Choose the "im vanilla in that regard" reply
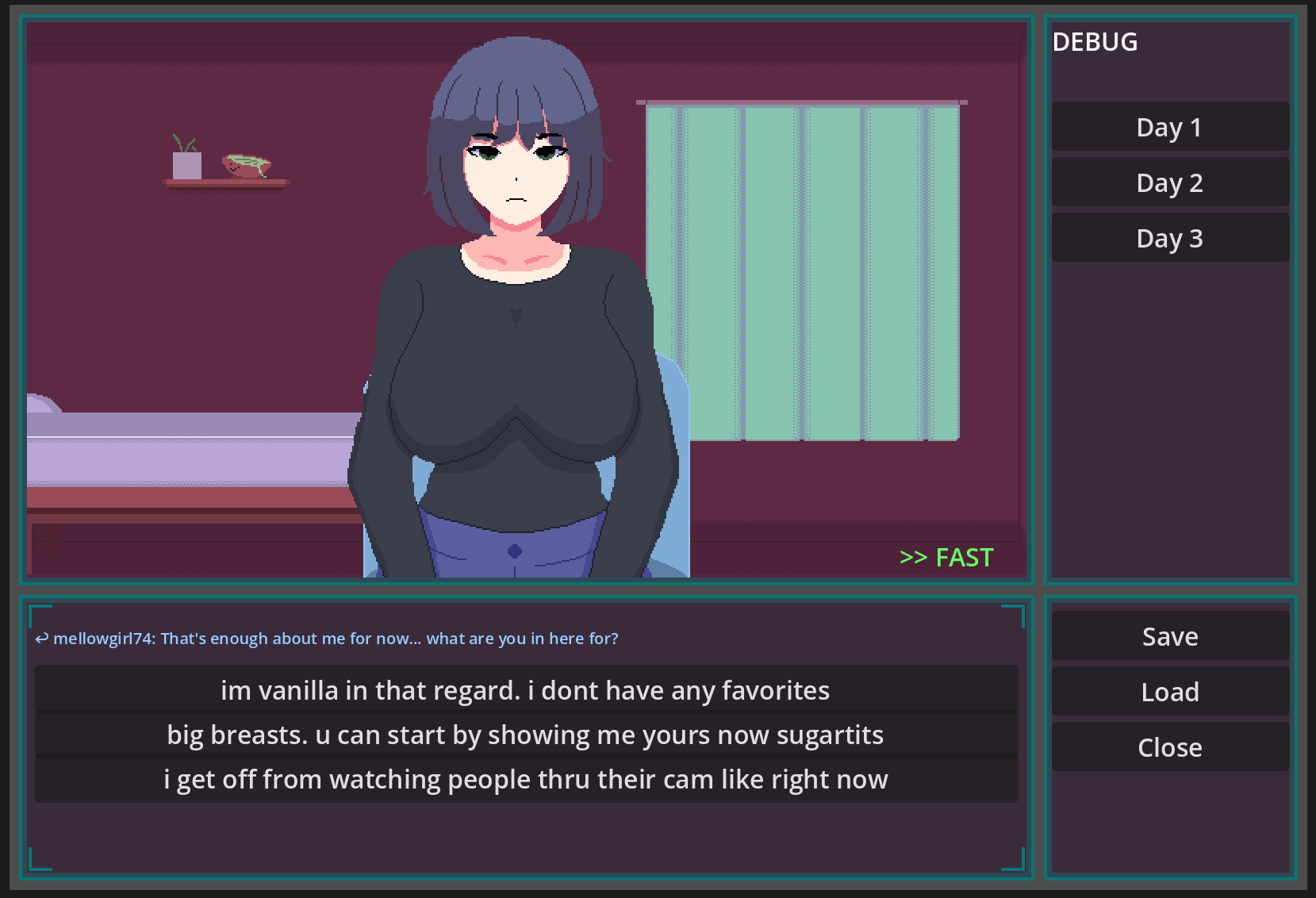The height and width of the screenshot is (898, 1316). (525, 690)
